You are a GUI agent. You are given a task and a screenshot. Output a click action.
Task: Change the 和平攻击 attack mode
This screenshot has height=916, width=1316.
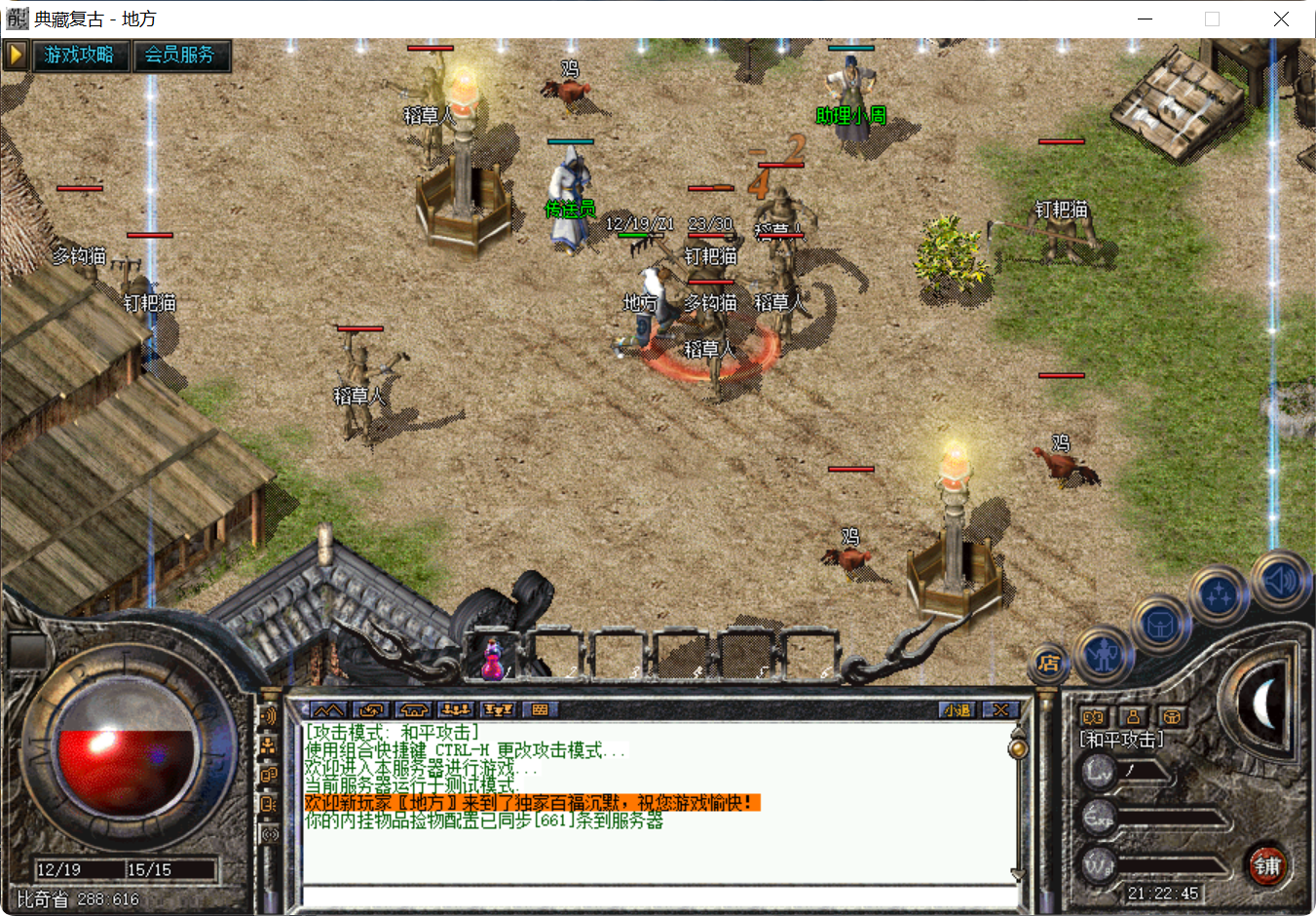point(1122,741)
